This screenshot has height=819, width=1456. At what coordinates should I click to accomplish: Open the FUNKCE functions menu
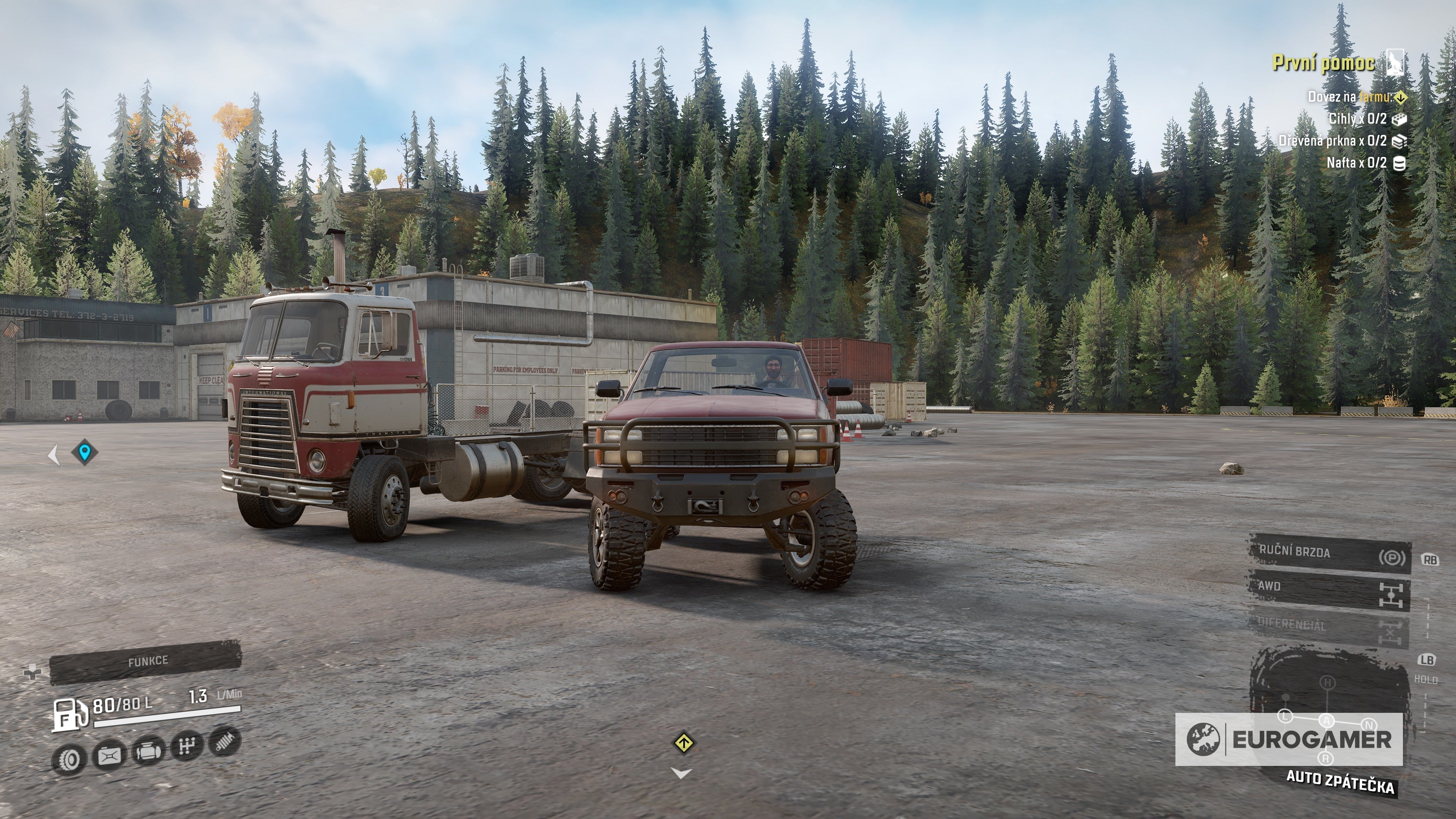coord(146,661)
